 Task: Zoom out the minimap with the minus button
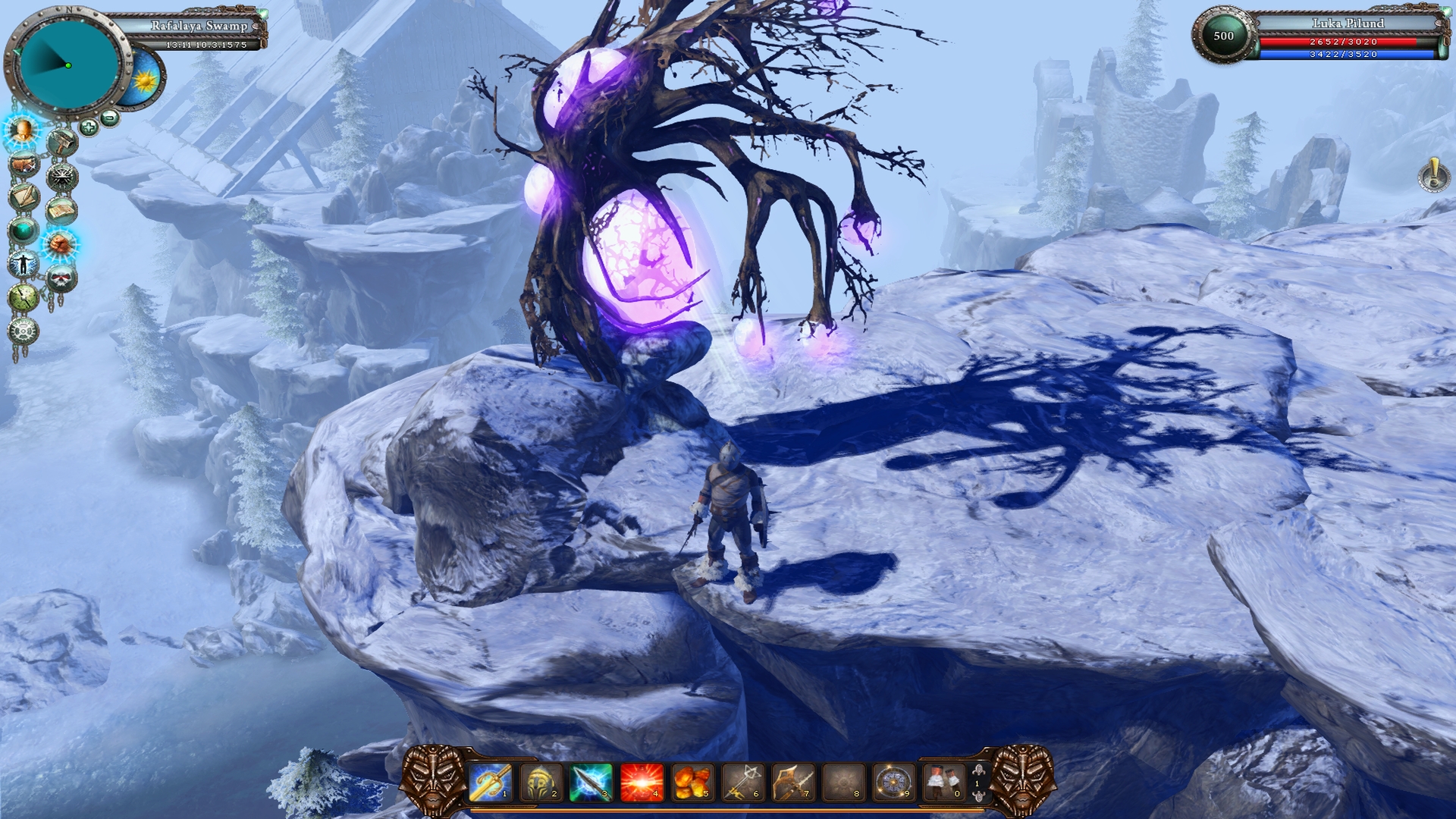click(x=110, y=118)
